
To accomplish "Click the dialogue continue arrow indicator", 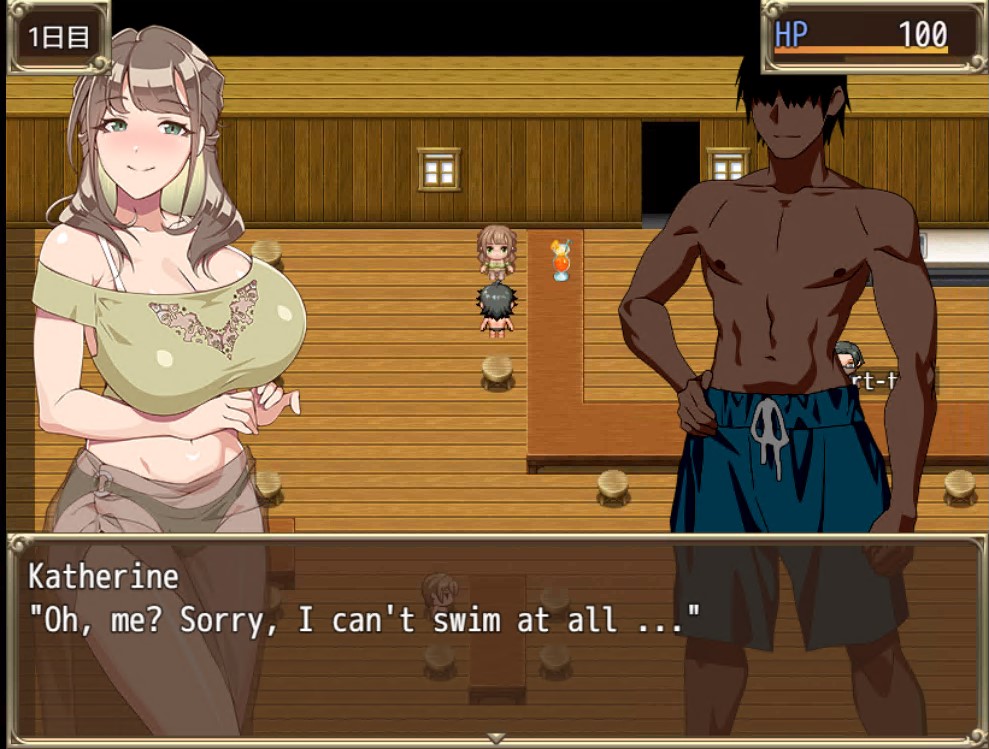I will [x=494, y=739].
